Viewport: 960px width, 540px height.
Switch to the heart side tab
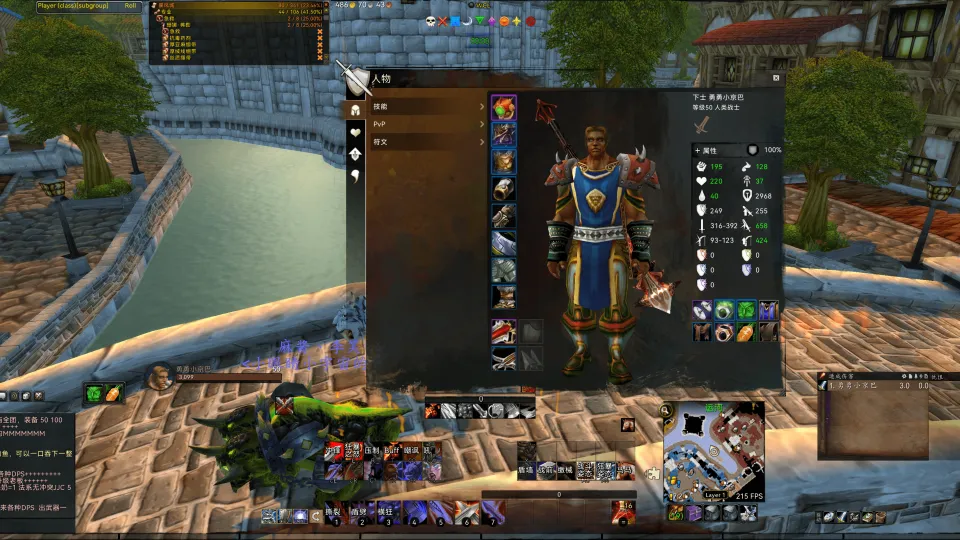coord(355,131)
